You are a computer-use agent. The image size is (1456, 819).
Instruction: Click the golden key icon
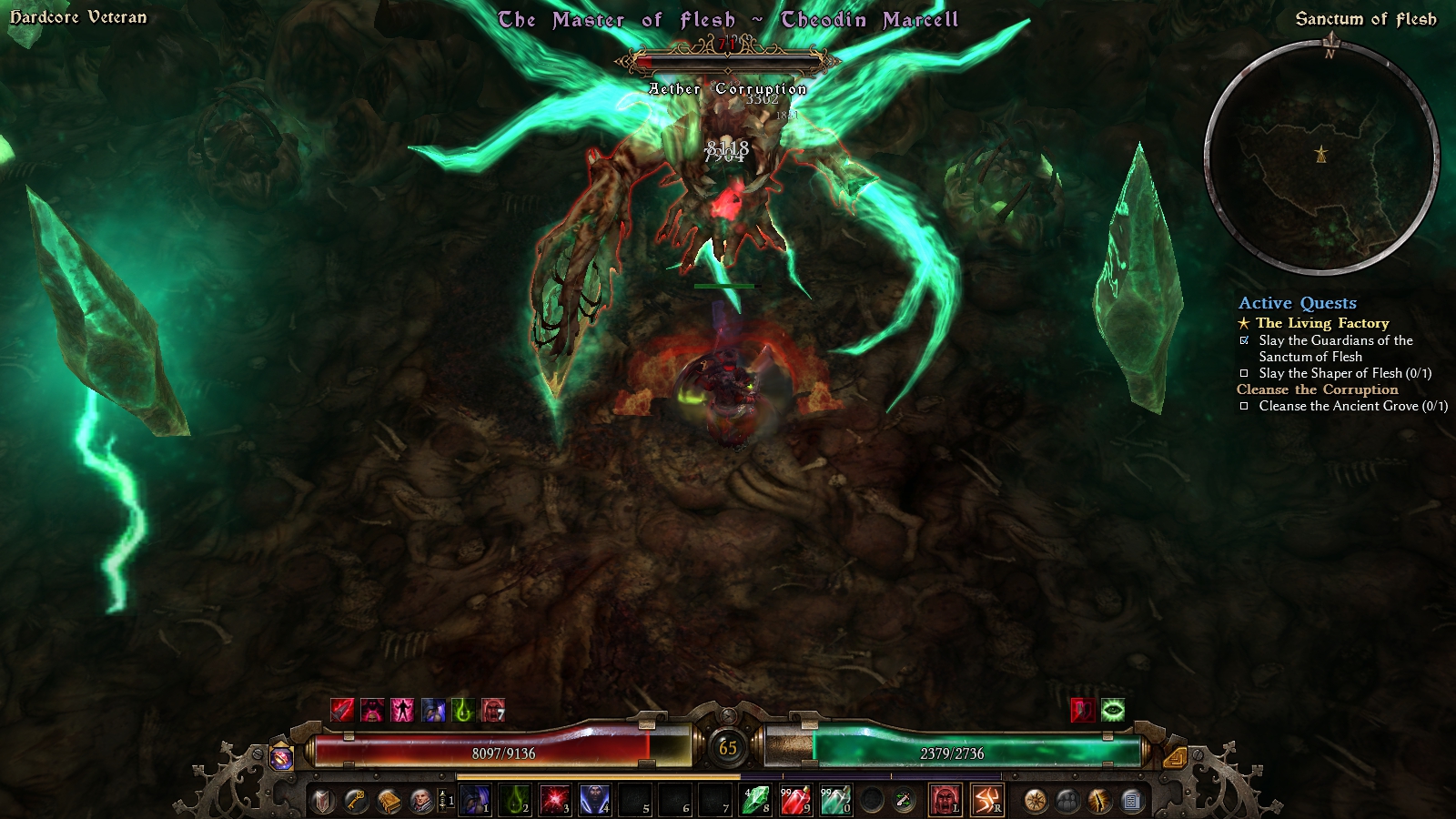click(x=356, y=801)
